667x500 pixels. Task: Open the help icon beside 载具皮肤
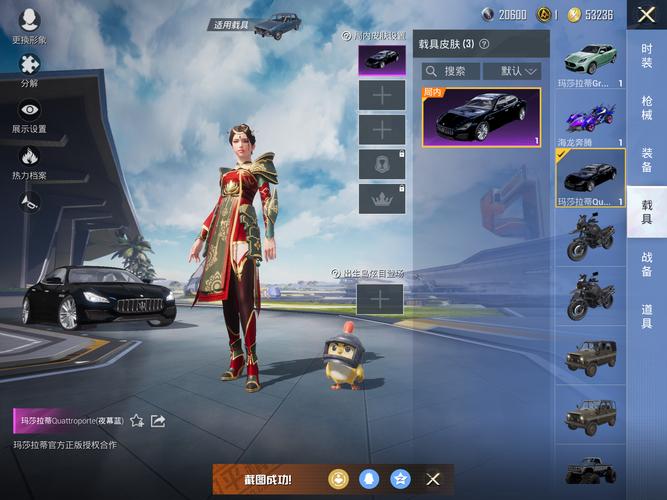pyautogui.click(x=484, y=44)
